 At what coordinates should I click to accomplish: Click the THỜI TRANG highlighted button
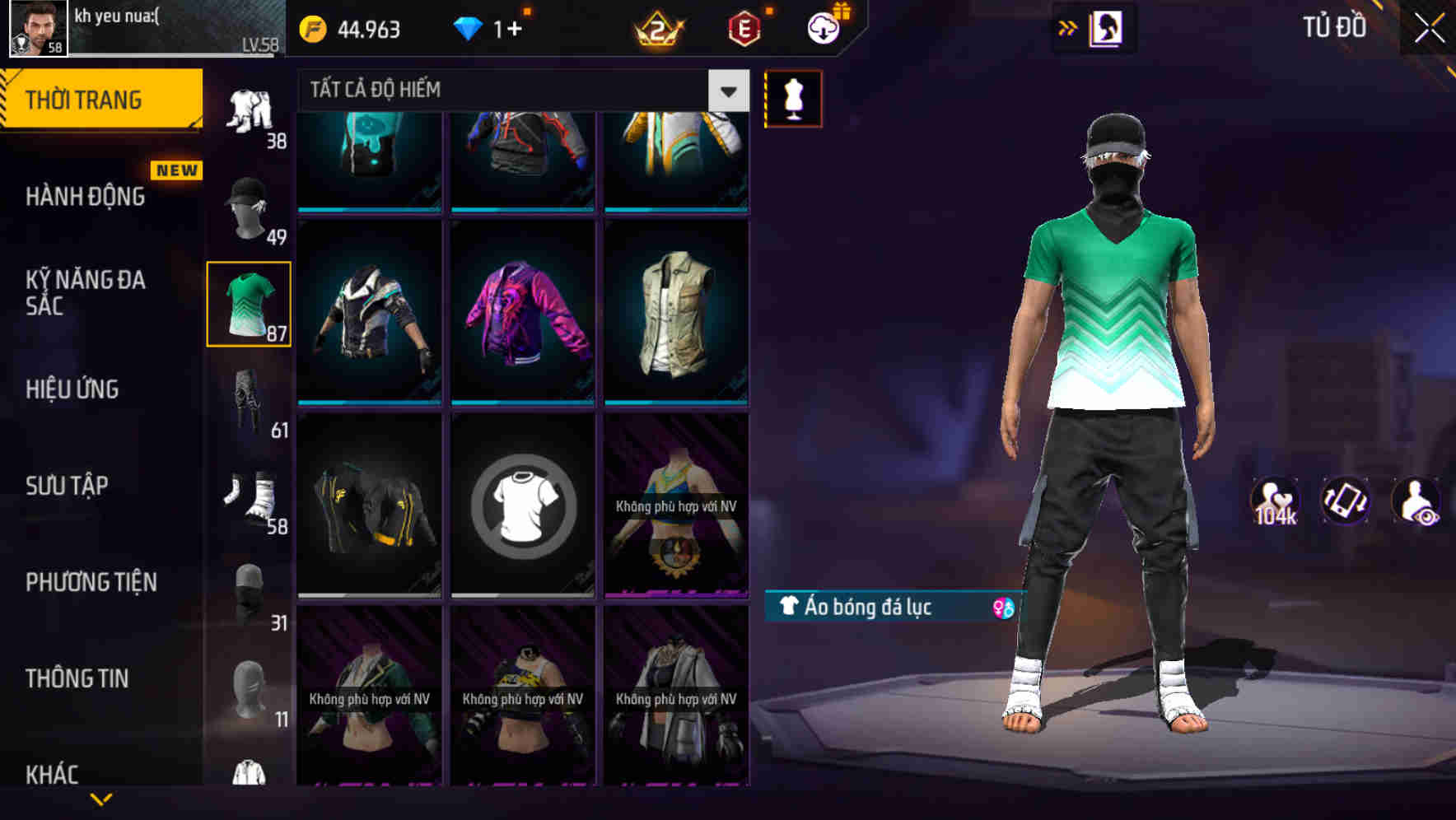click(x=85, y=99)
